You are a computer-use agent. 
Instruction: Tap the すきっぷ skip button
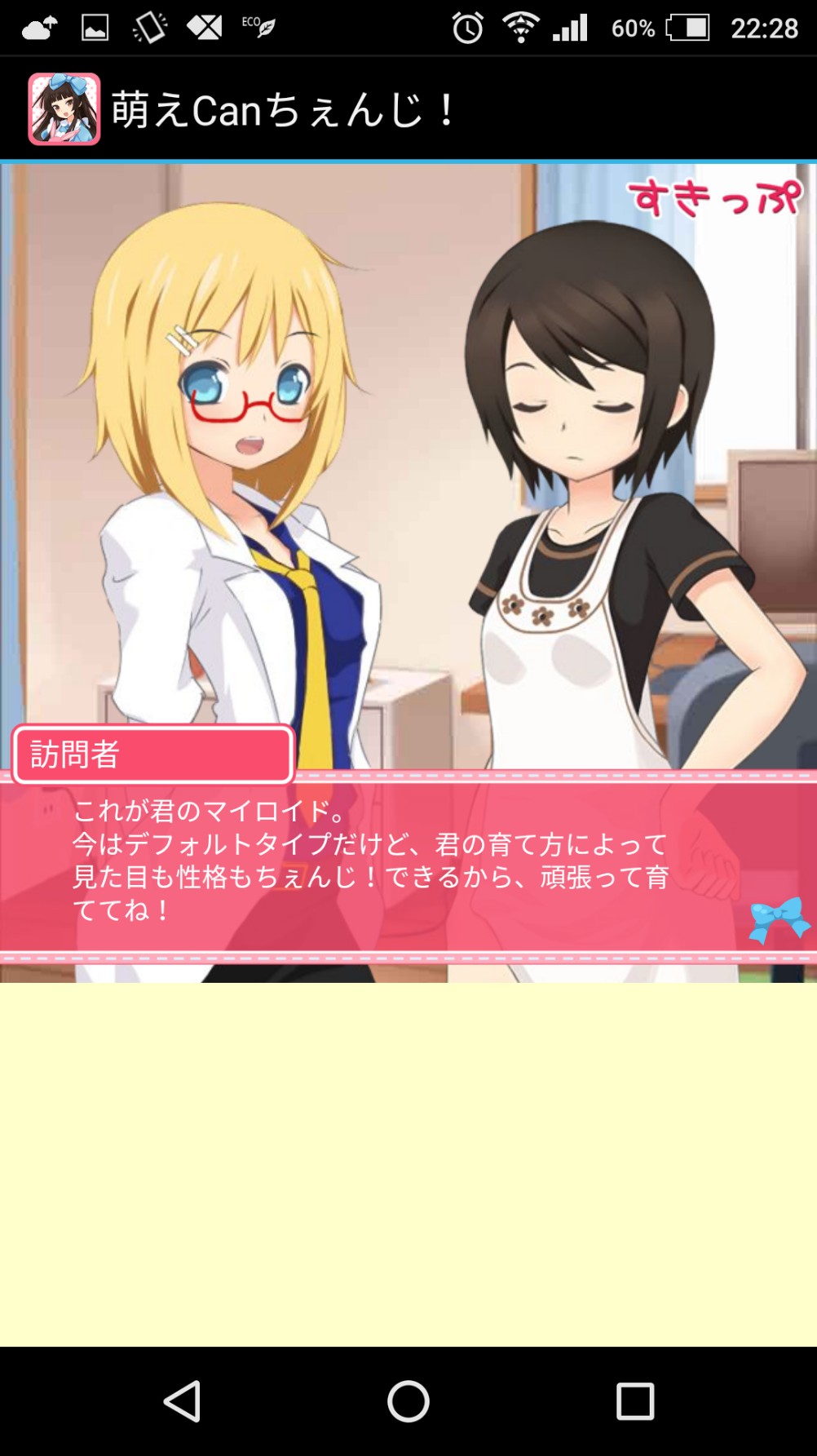(714, 198)
